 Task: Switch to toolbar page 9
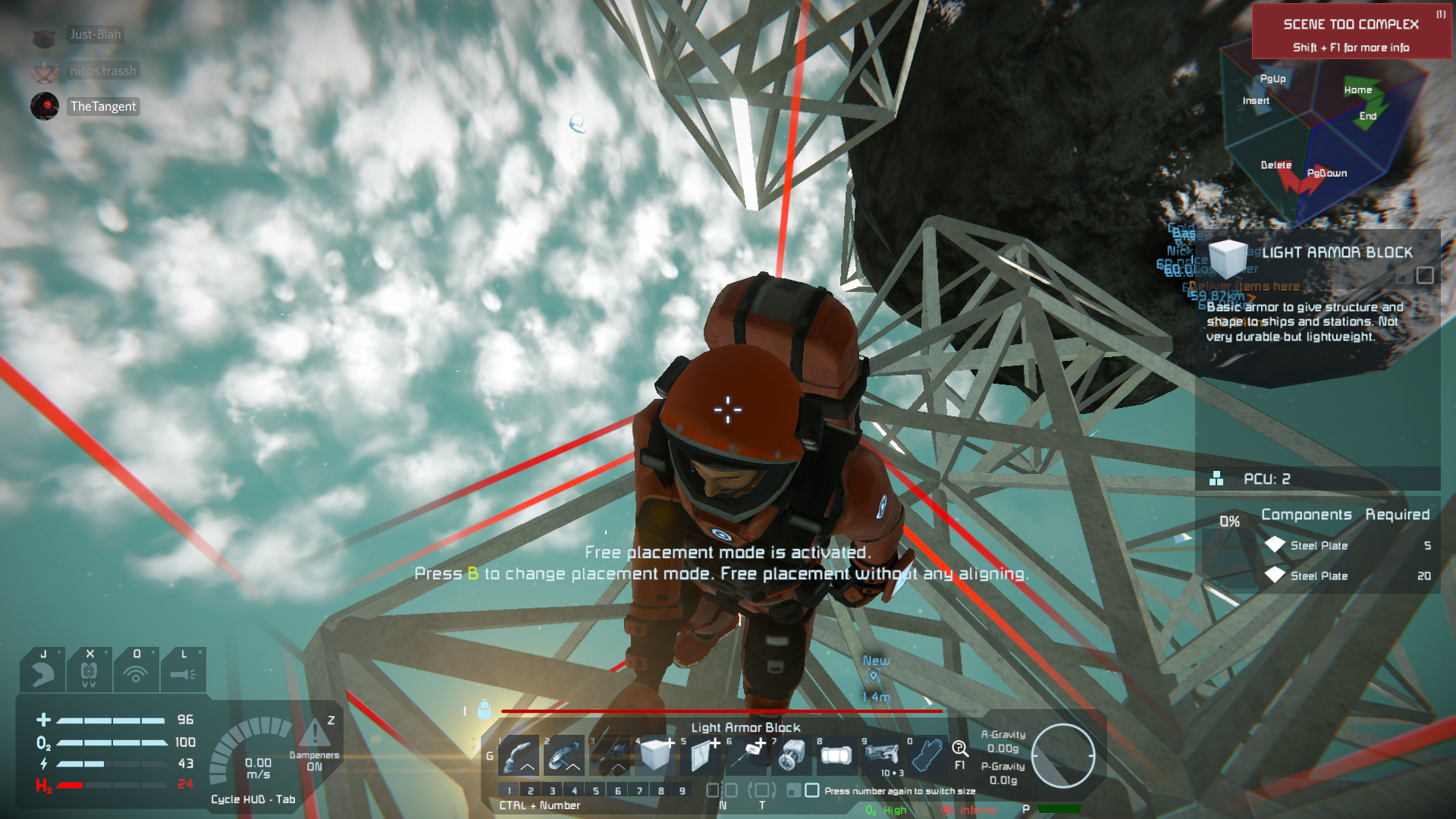coord(682,790)
